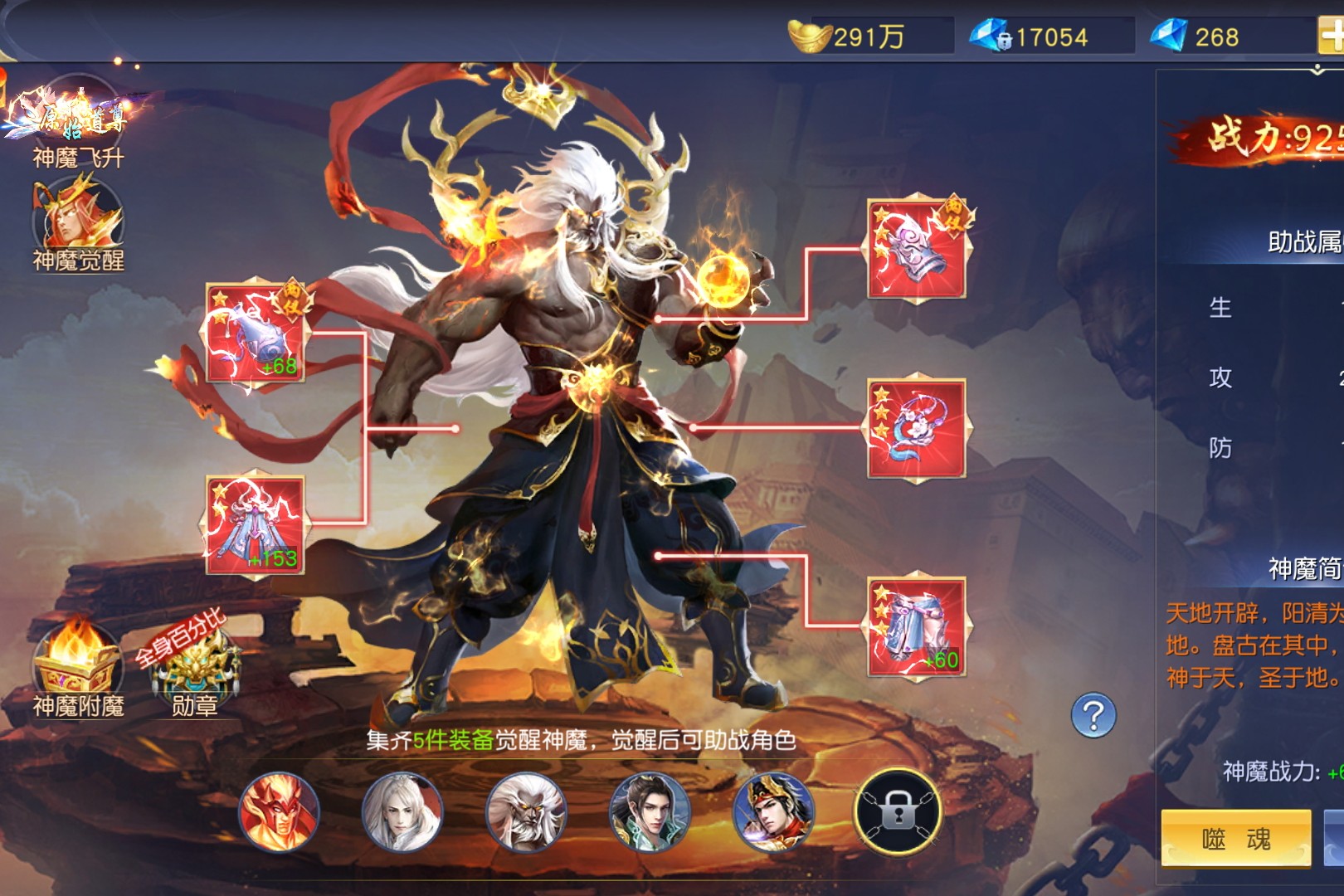
Task: Select the ribbon accessory equipment slot
Action: click(x=917, y=429)
